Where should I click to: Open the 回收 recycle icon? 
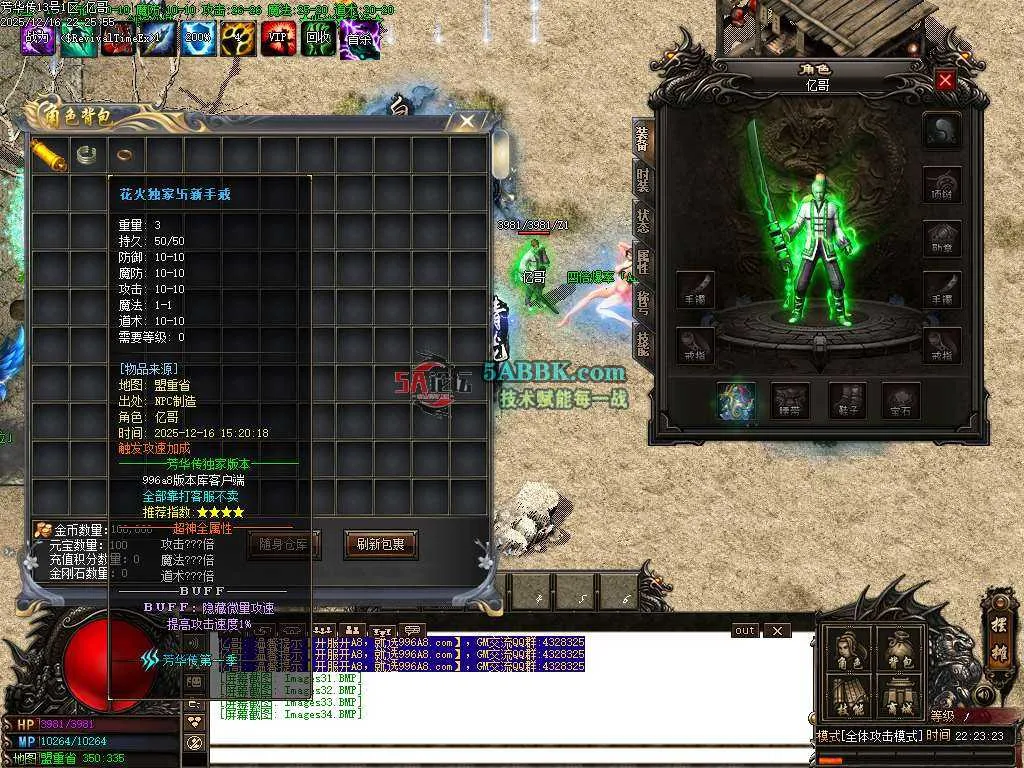(319, 40)
